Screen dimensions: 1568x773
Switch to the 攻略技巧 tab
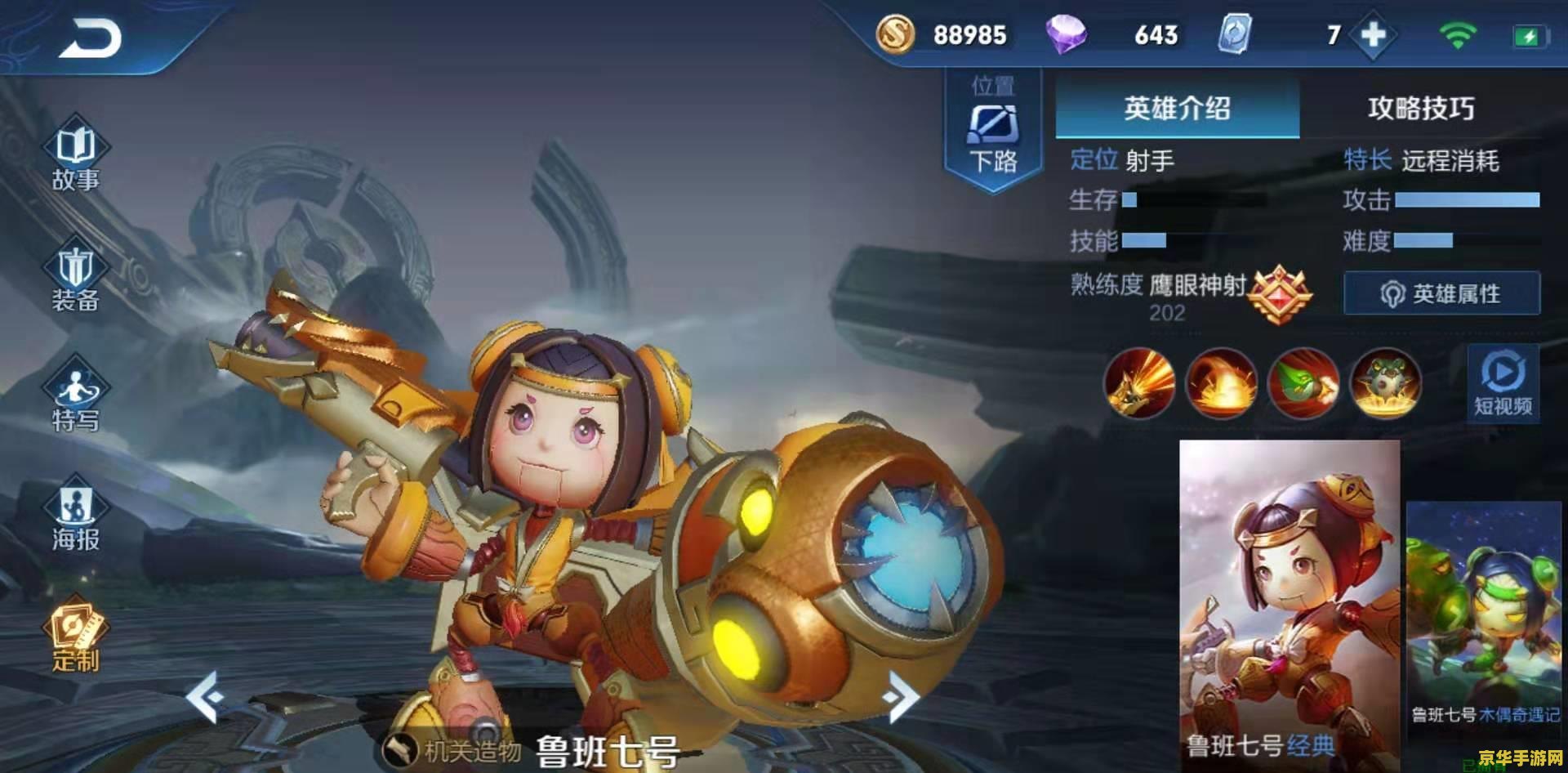pyautogui.click(x=1421, y=108)
